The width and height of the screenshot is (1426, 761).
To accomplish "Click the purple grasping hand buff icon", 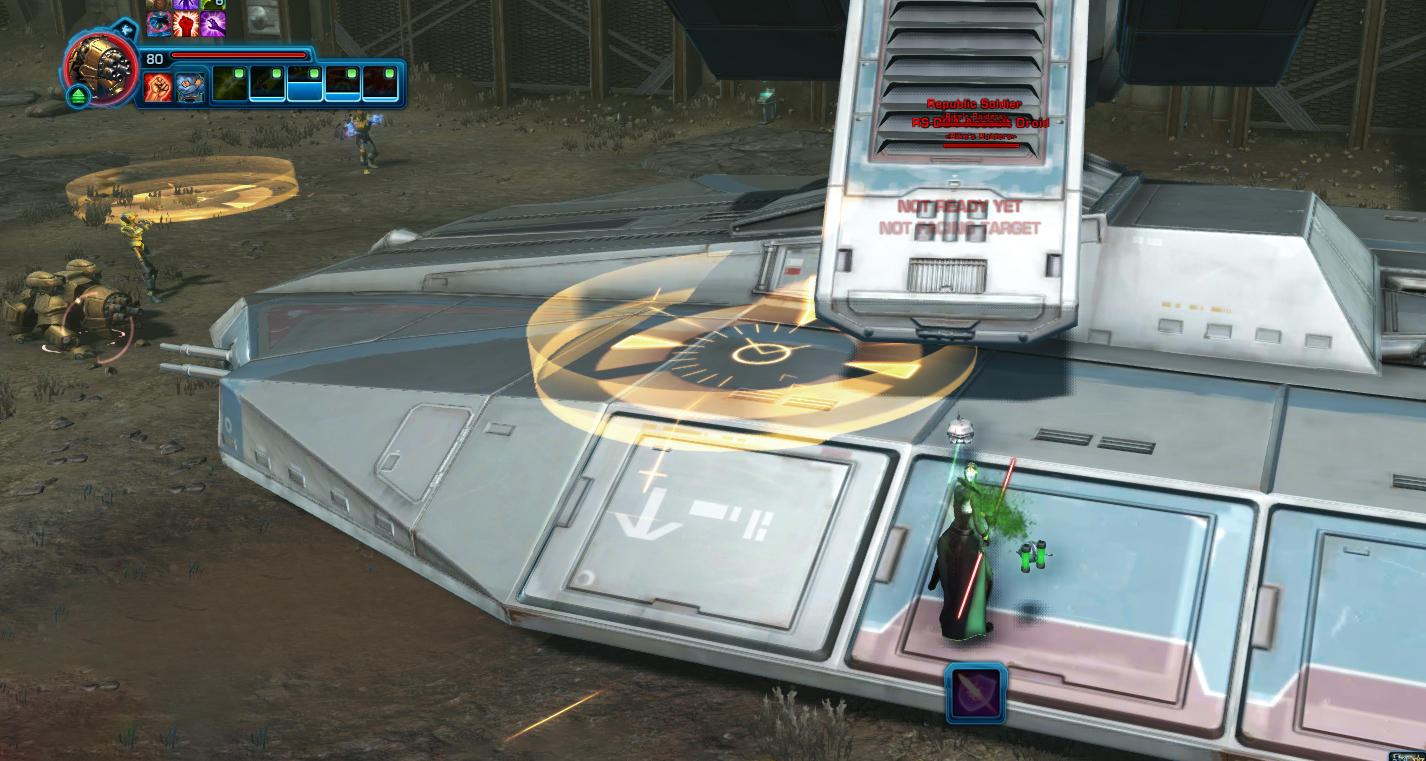I will tap(213, 24).
